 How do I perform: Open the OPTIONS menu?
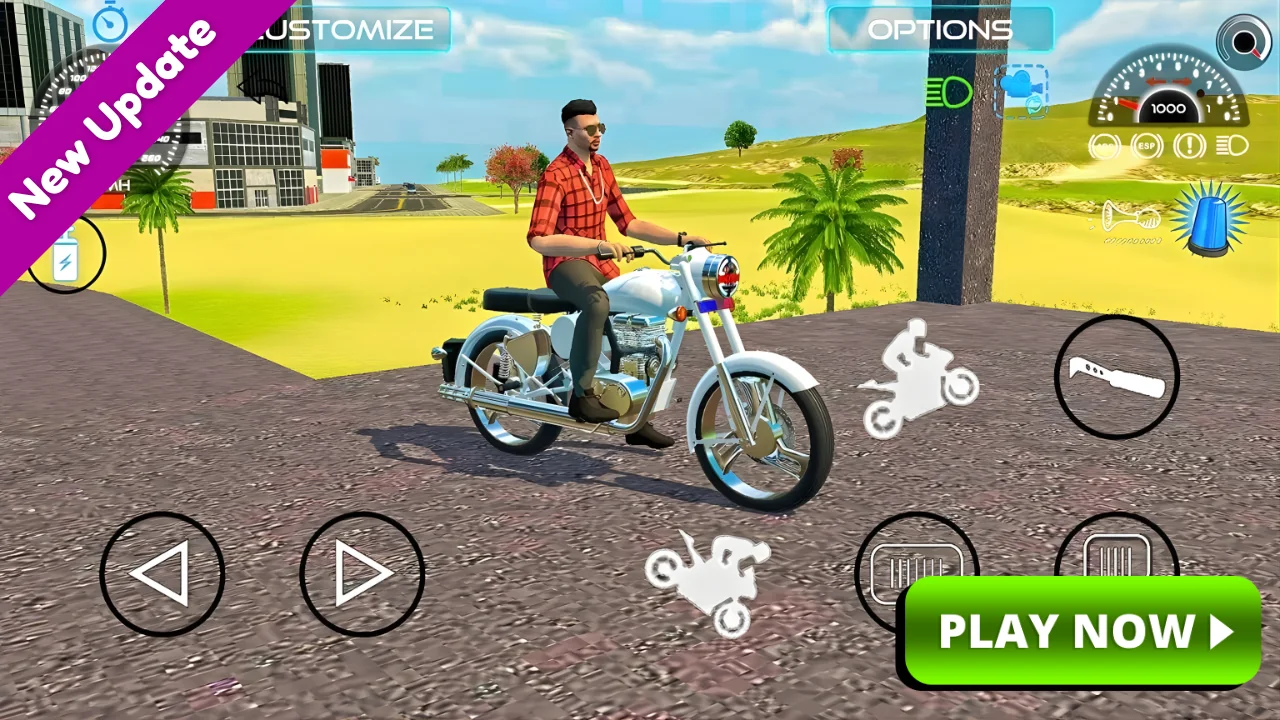(940, 29)
